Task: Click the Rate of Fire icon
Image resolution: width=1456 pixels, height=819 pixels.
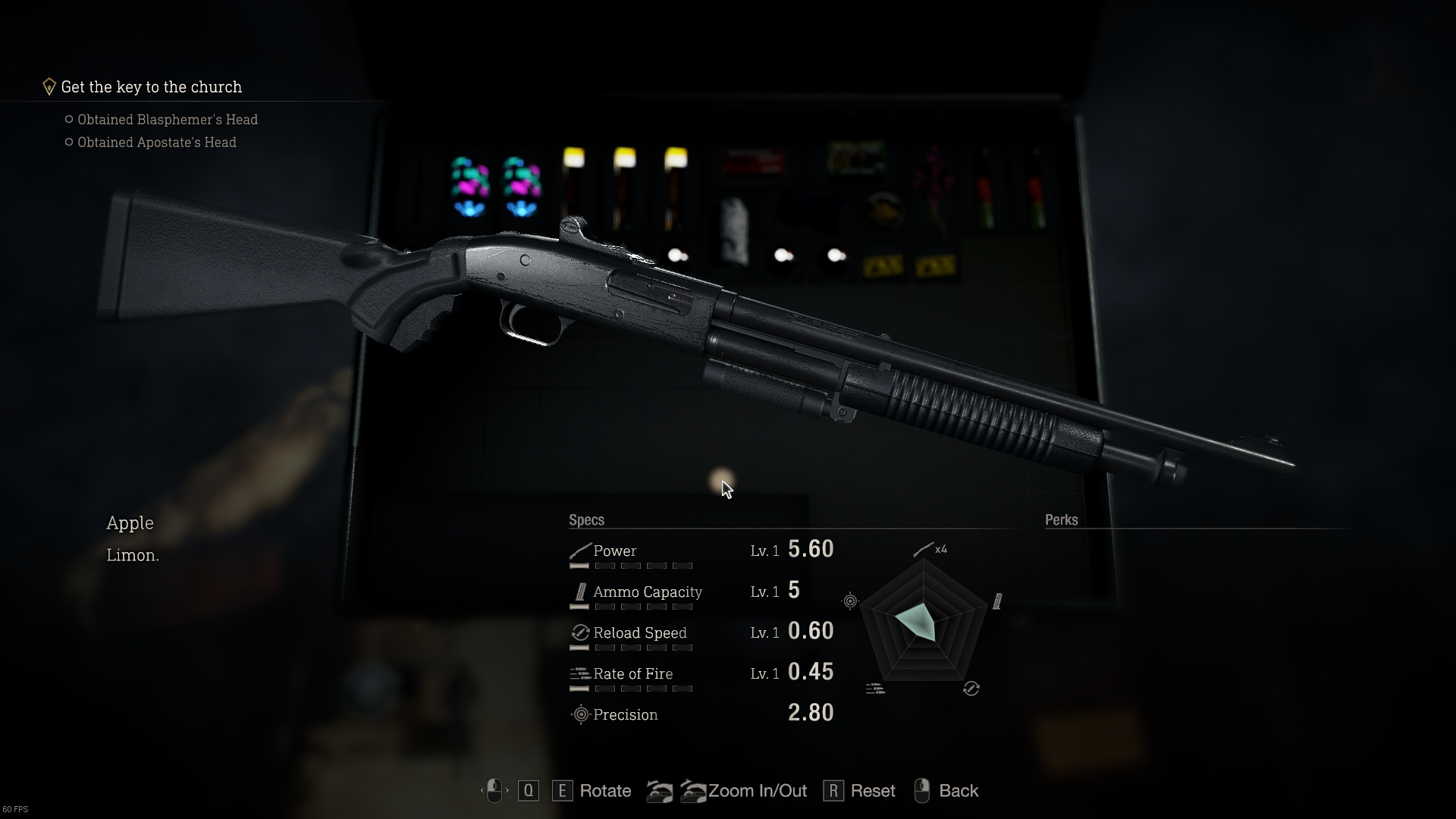Action: tap(580, 673)
